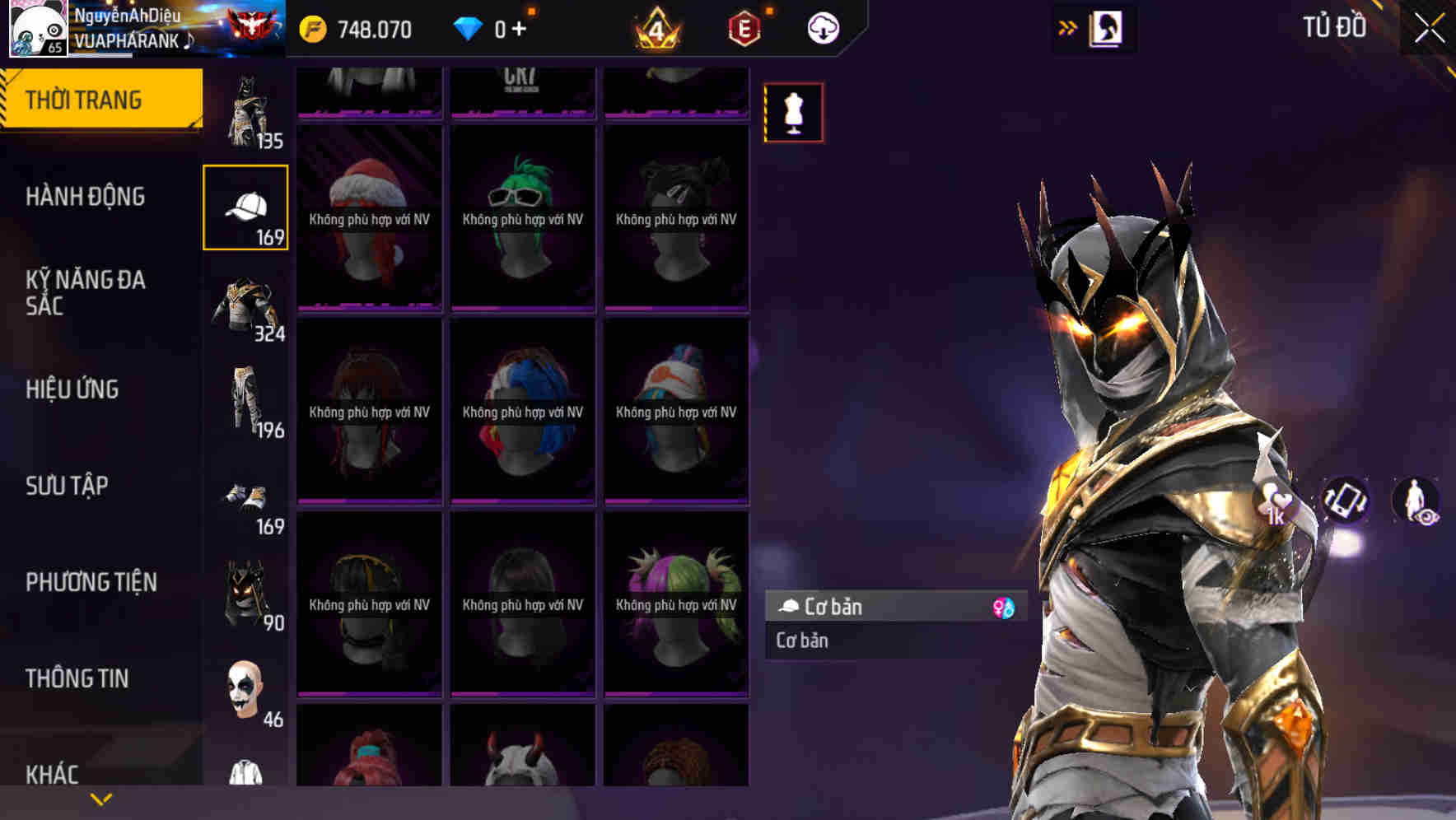1456x820 pixels.
Task: Toggle the gender icon on Cơ bản hat
Action: pos(1004,608)
